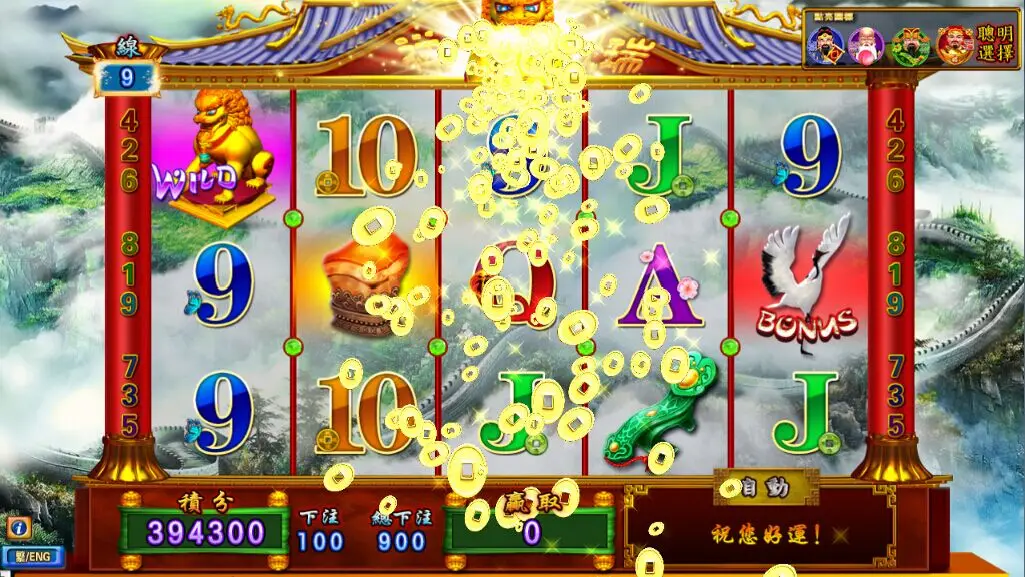Adjust the 下注 bet amount of 100
1025x577 pixels.
pos(320,541)
